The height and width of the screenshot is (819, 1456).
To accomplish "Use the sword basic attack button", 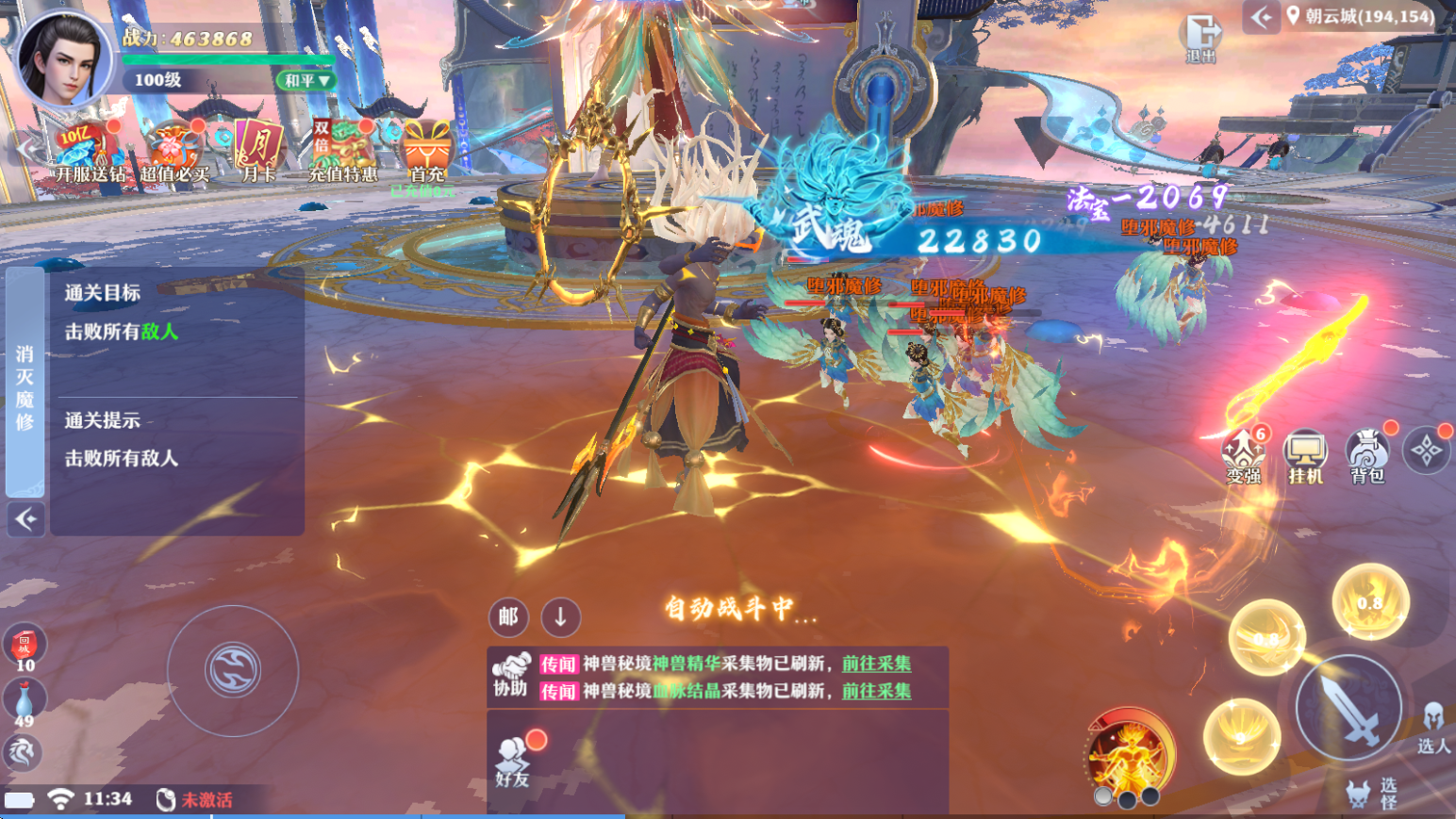I will [1347, 709].
